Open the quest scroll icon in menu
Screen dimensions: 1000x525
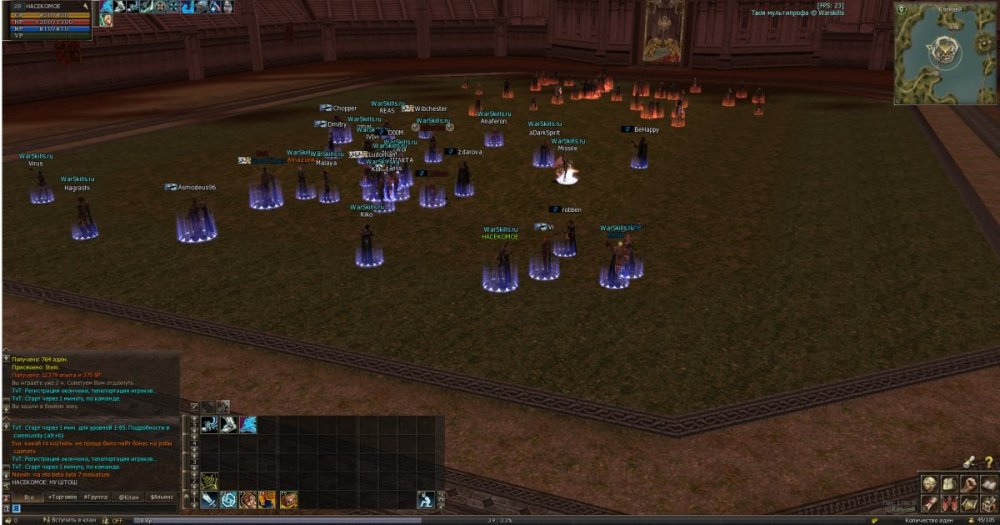coord(929,503)
